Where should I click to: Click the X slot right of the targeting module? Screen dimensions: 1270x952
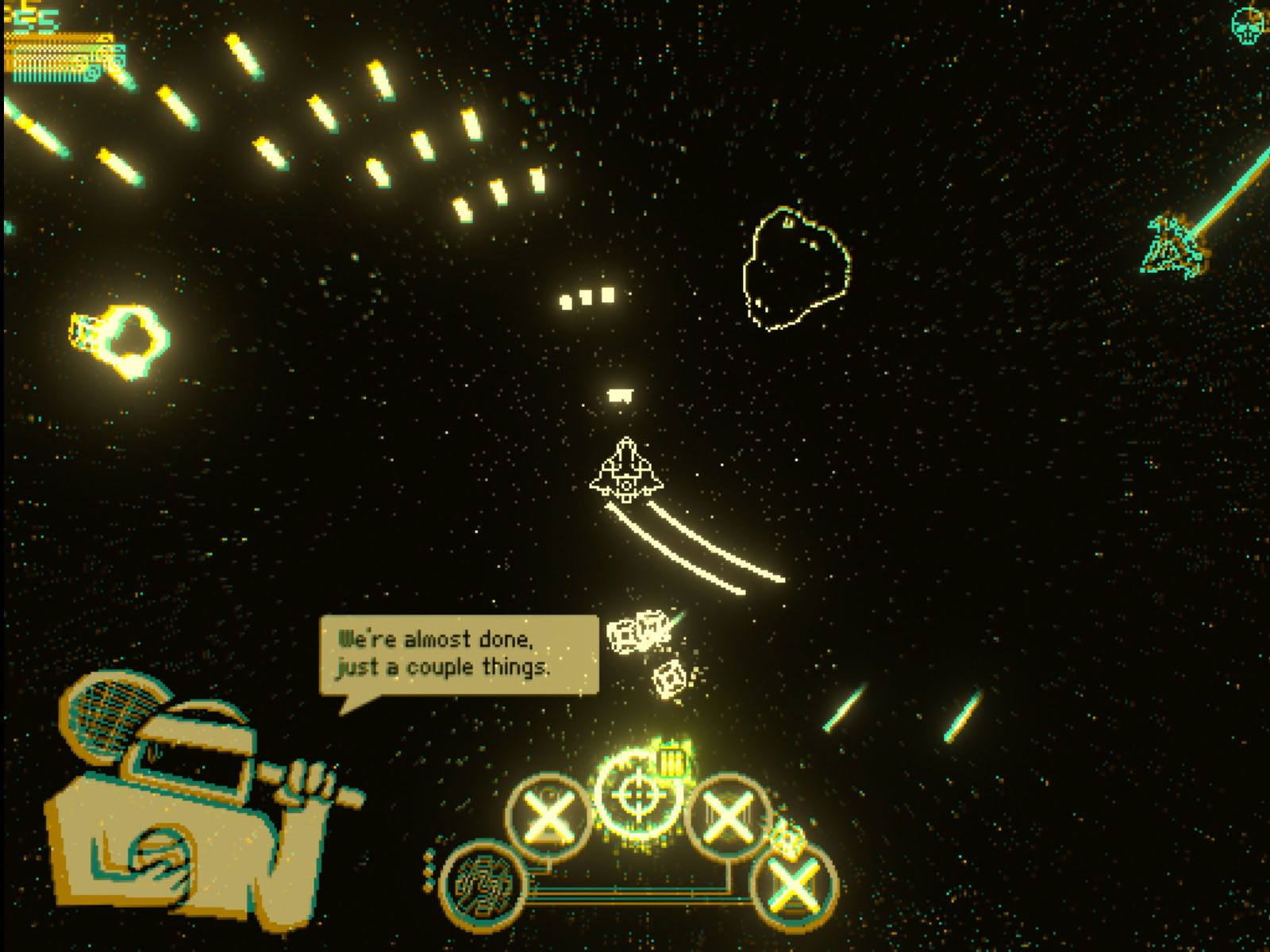pos(727,816)
